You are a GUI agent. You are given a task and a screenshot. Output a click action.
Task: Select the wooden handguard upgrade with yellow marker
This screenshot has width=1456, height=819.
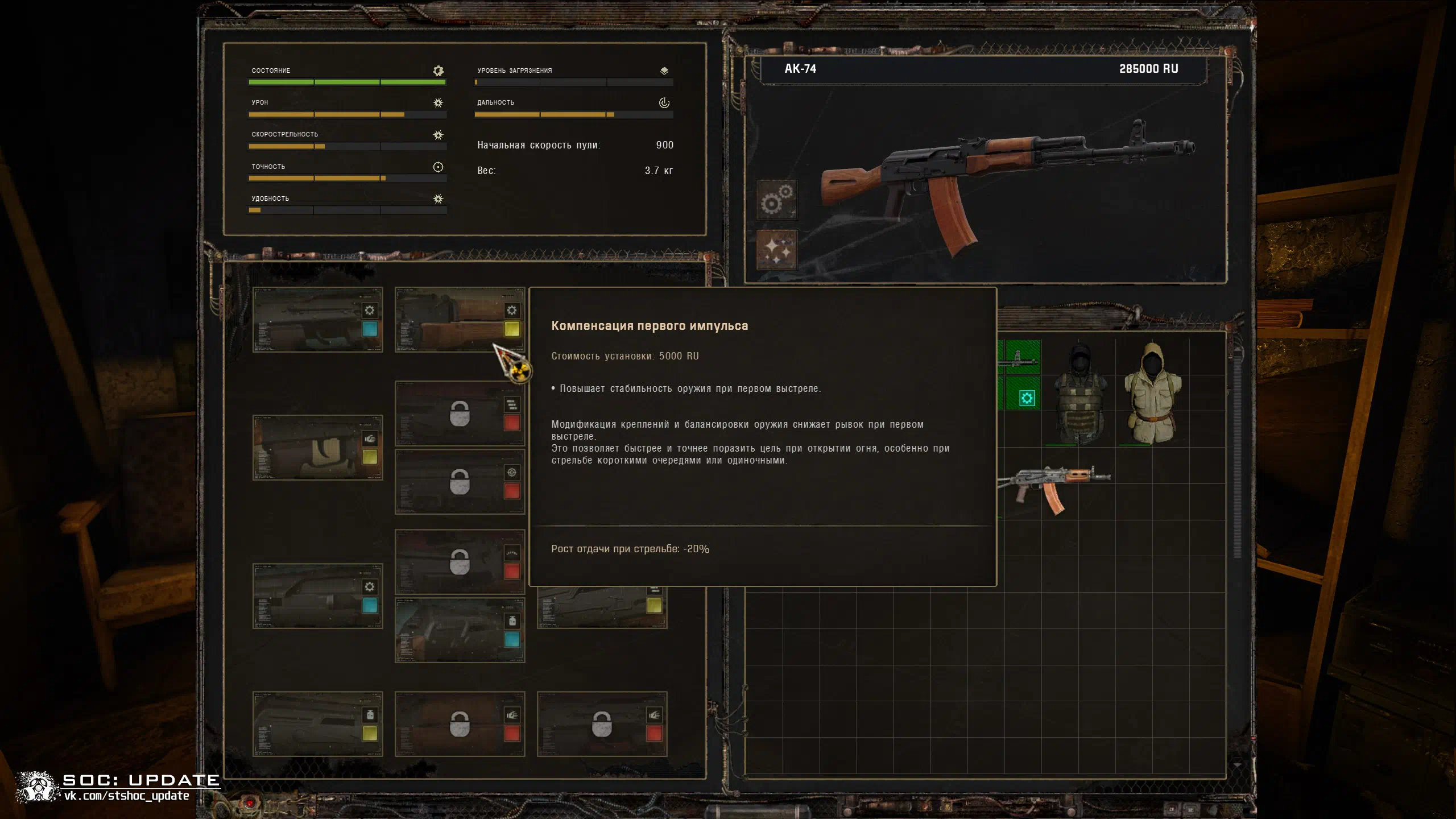tap(460, 320)
